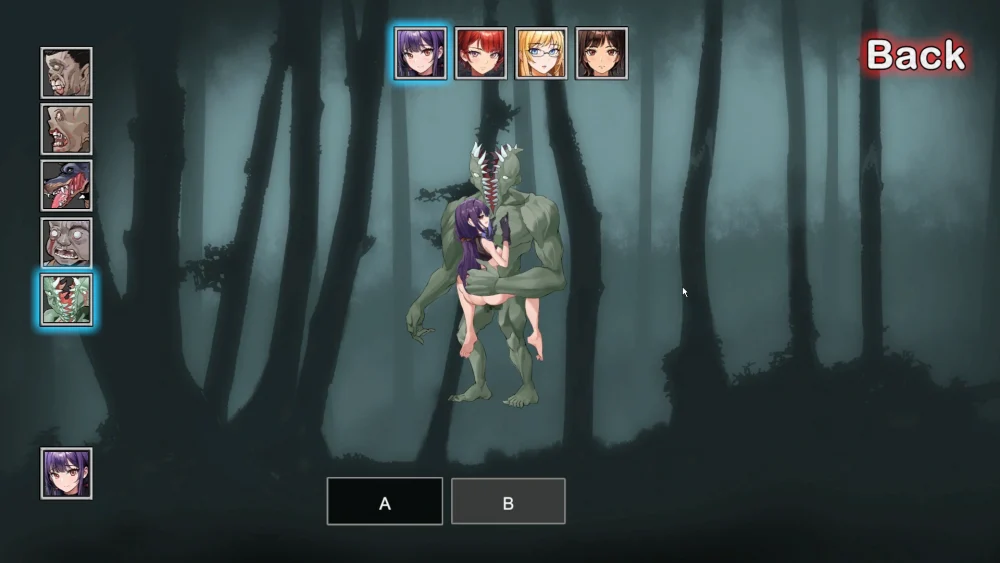Viewport: 1000px width, 563px height.
Task: Go back with the Back button
Action: (x=914, y=55)
